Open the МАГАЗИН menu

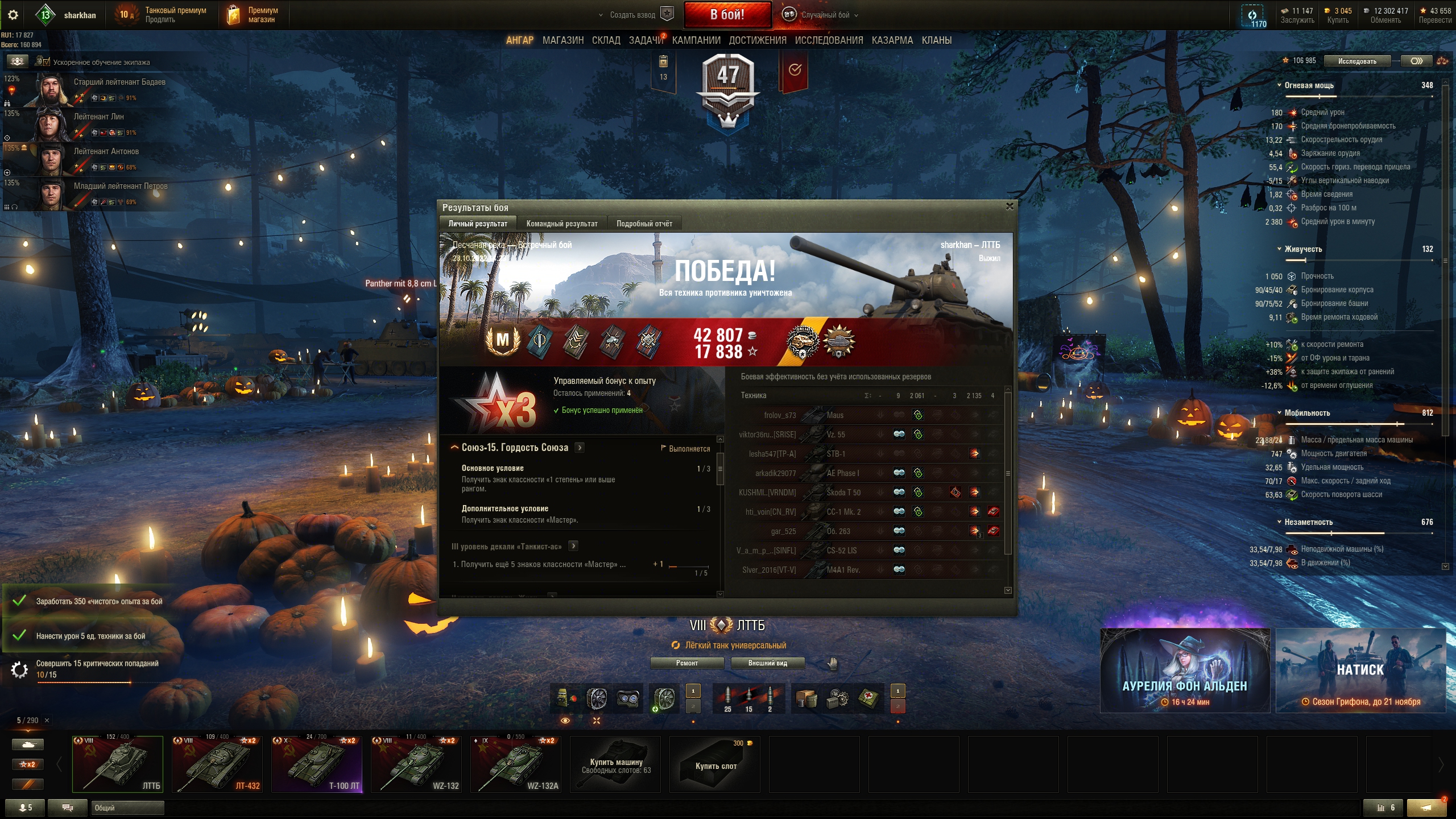[x=562, y=40]
